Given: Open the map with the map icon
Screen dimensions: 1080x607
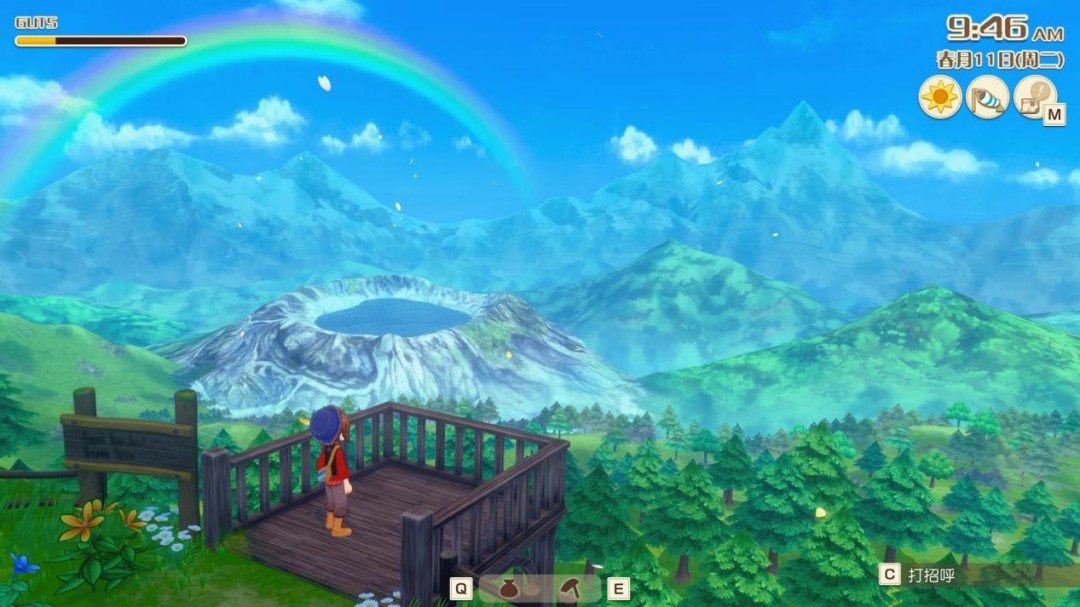Looking at the screenshot, I should 1035,97.
